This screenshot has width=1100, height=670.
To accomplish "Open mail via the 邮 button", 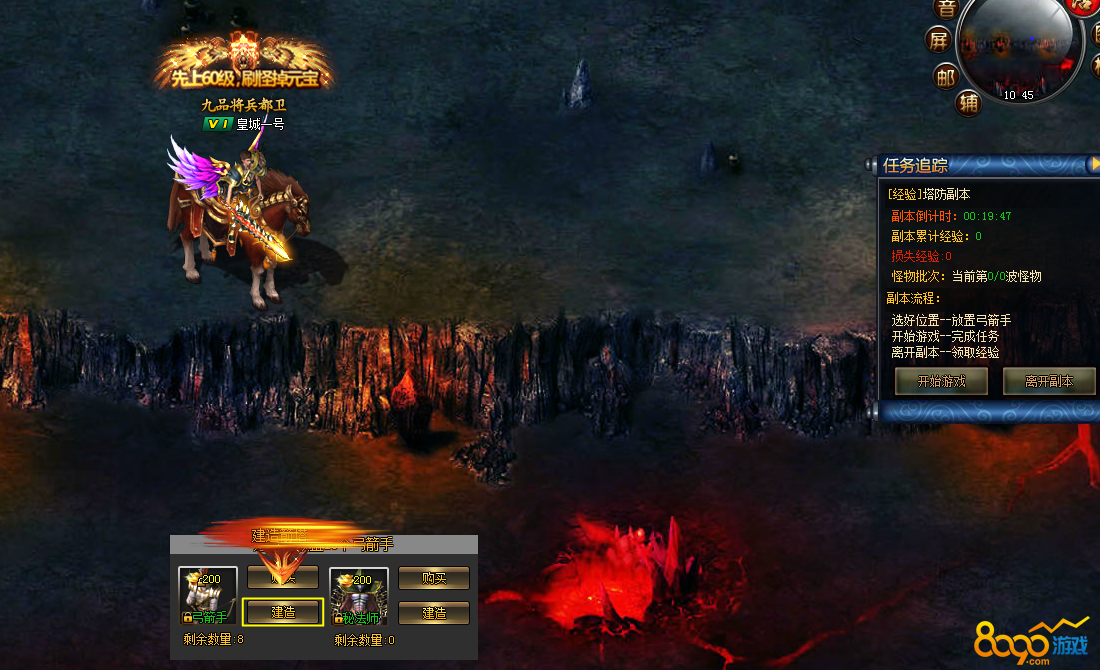I will pyautogui.click(x=945, y=75).
